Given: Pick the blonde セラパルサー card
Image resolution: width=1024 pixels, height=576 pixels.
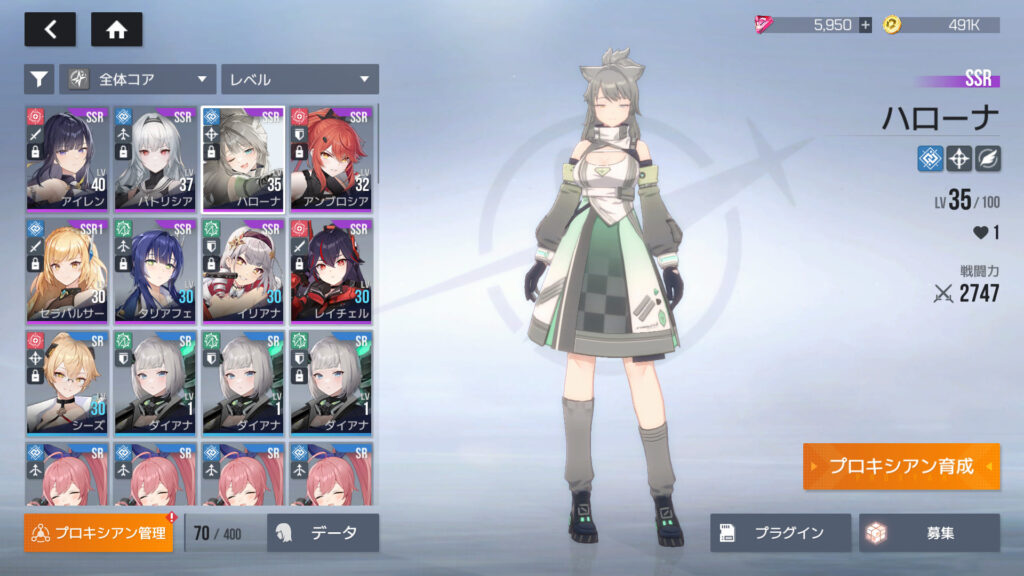Looking at the screenshot, I should (67, 270).
